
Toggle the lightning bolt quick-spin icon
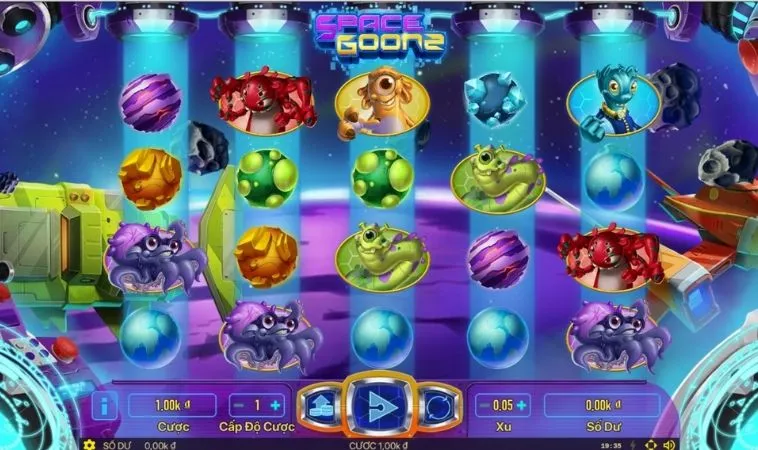tap(633, 444)
